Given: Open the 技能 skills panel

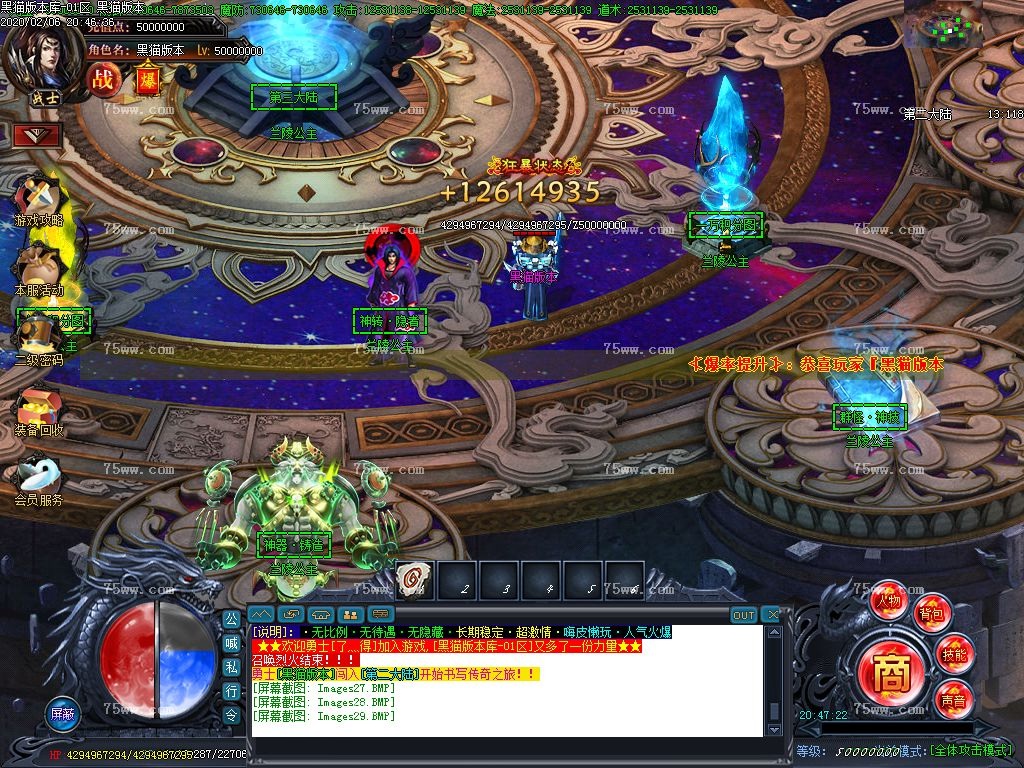Looking at the screenshot, I should tap(954, 655).
